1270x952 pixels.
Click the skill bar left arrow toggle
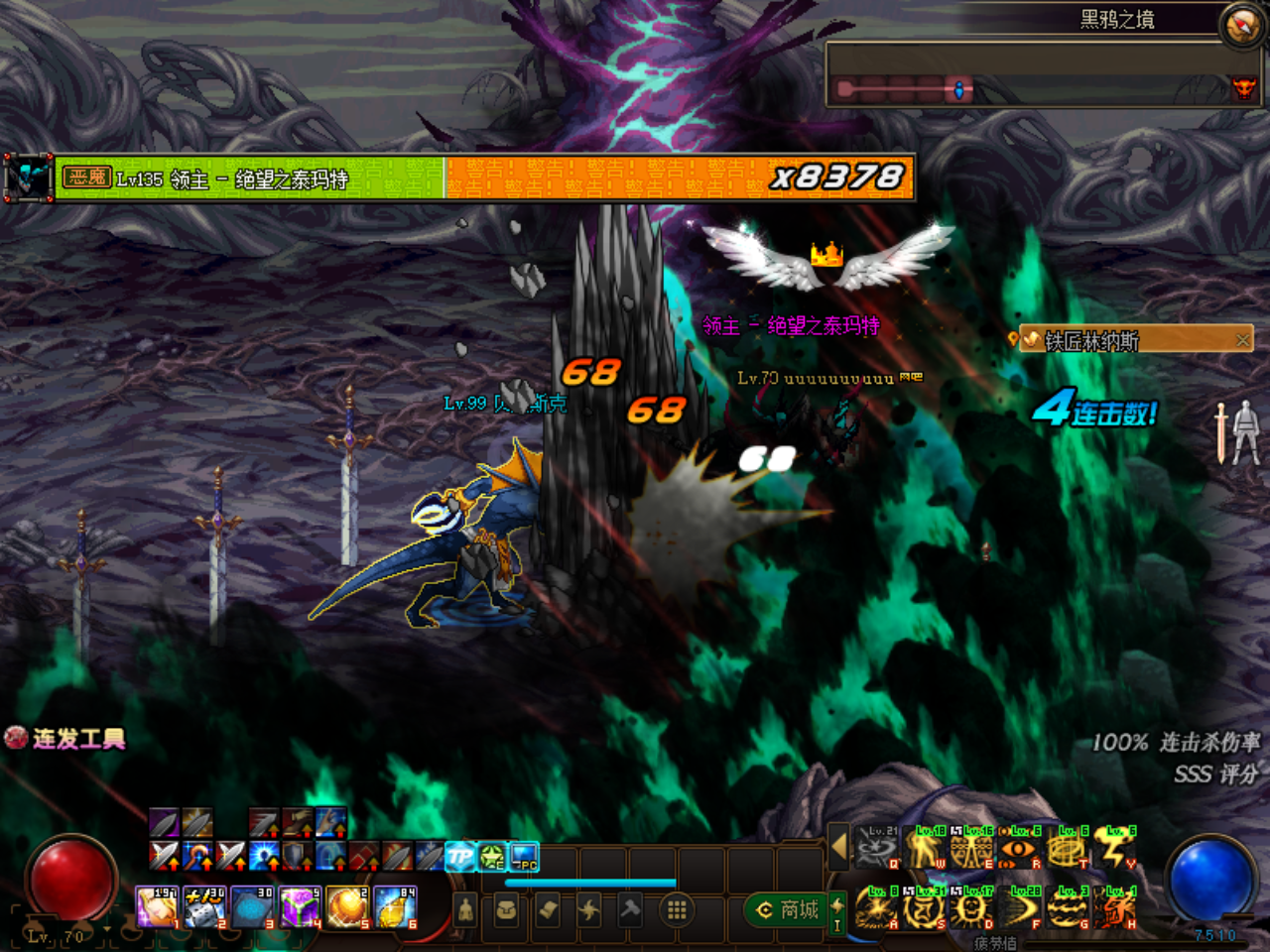tap(838, 847)
